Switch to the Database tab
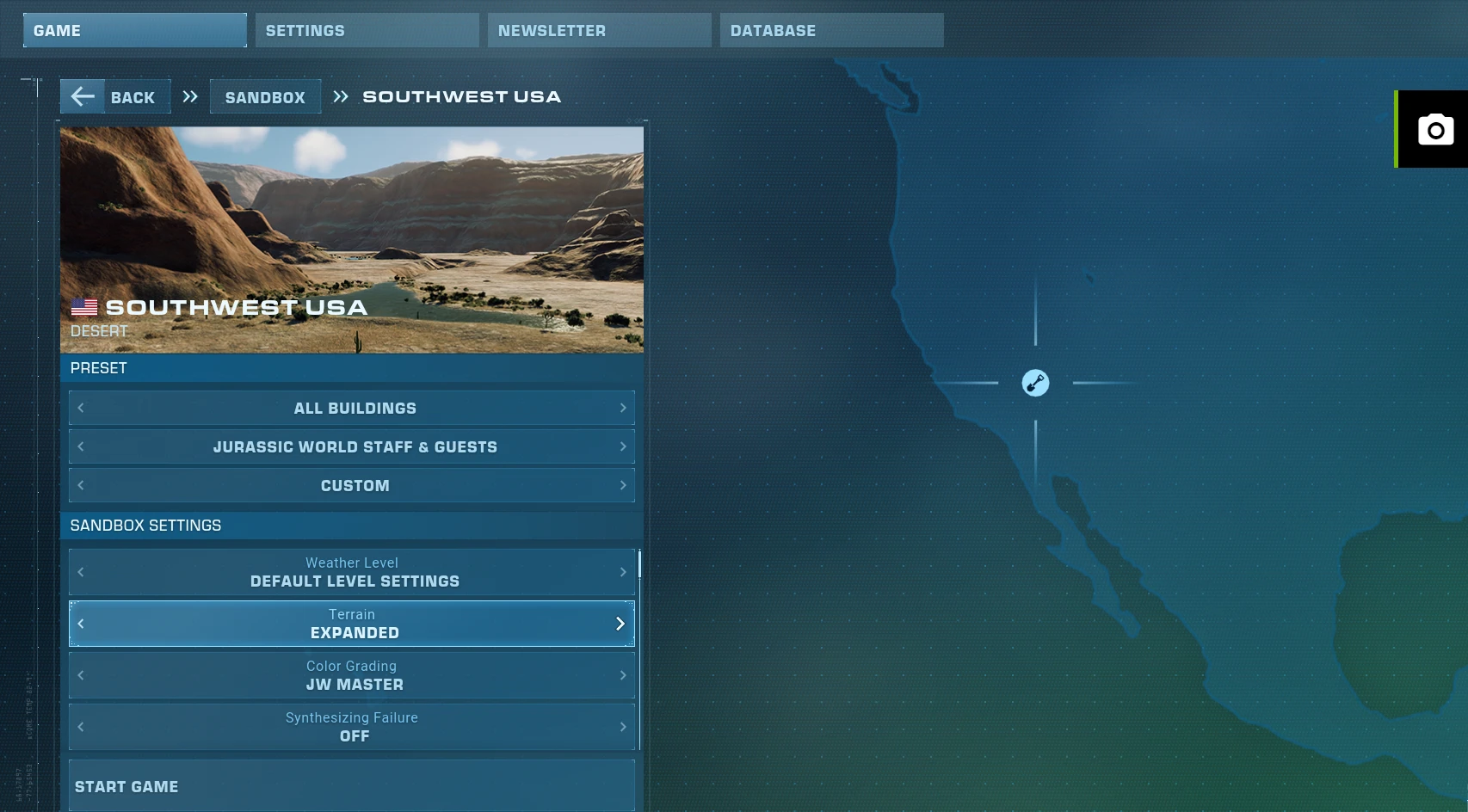 click(831, 30)
